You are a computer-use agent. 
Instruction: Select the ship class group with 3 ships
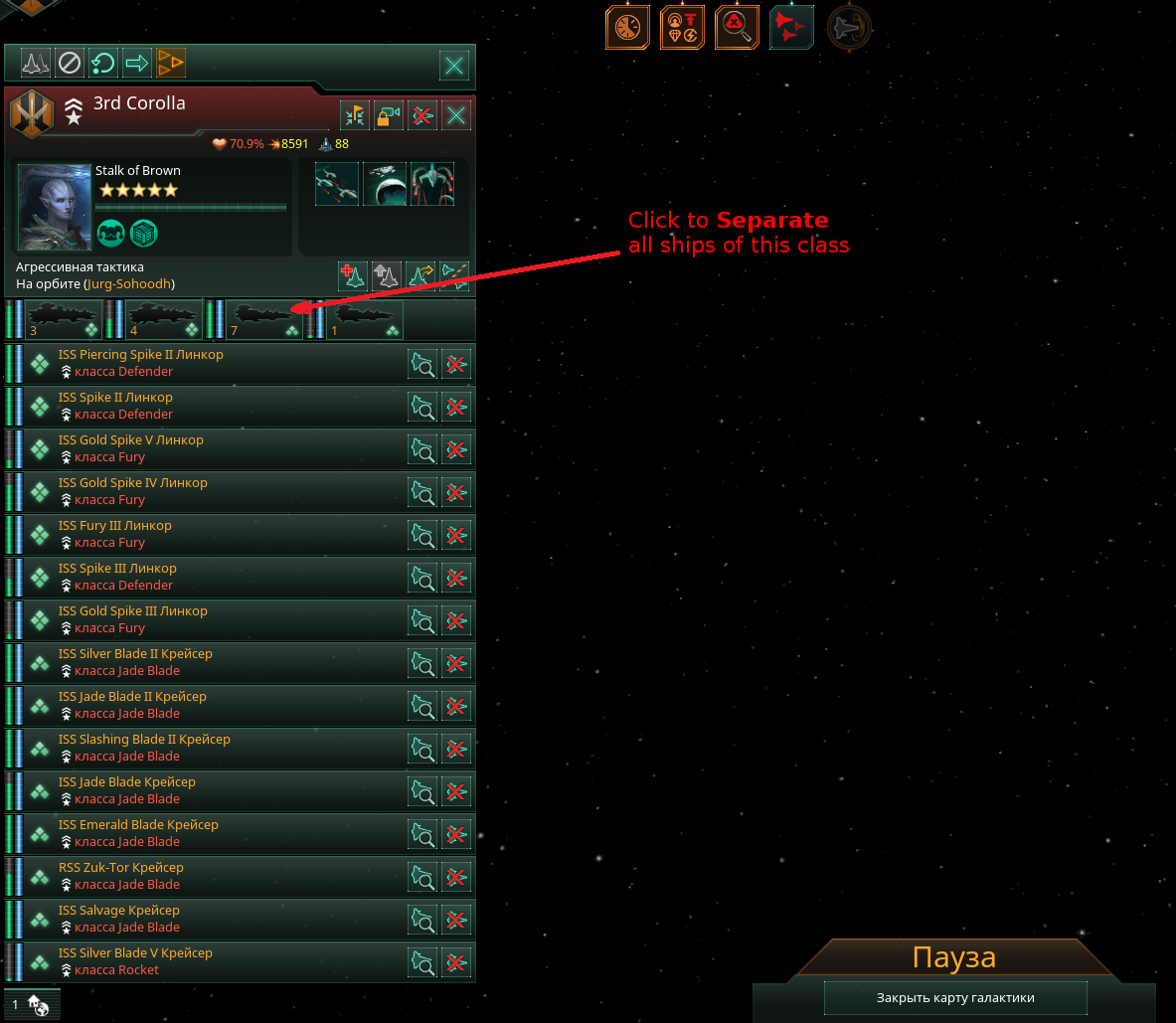pos(64,319)
